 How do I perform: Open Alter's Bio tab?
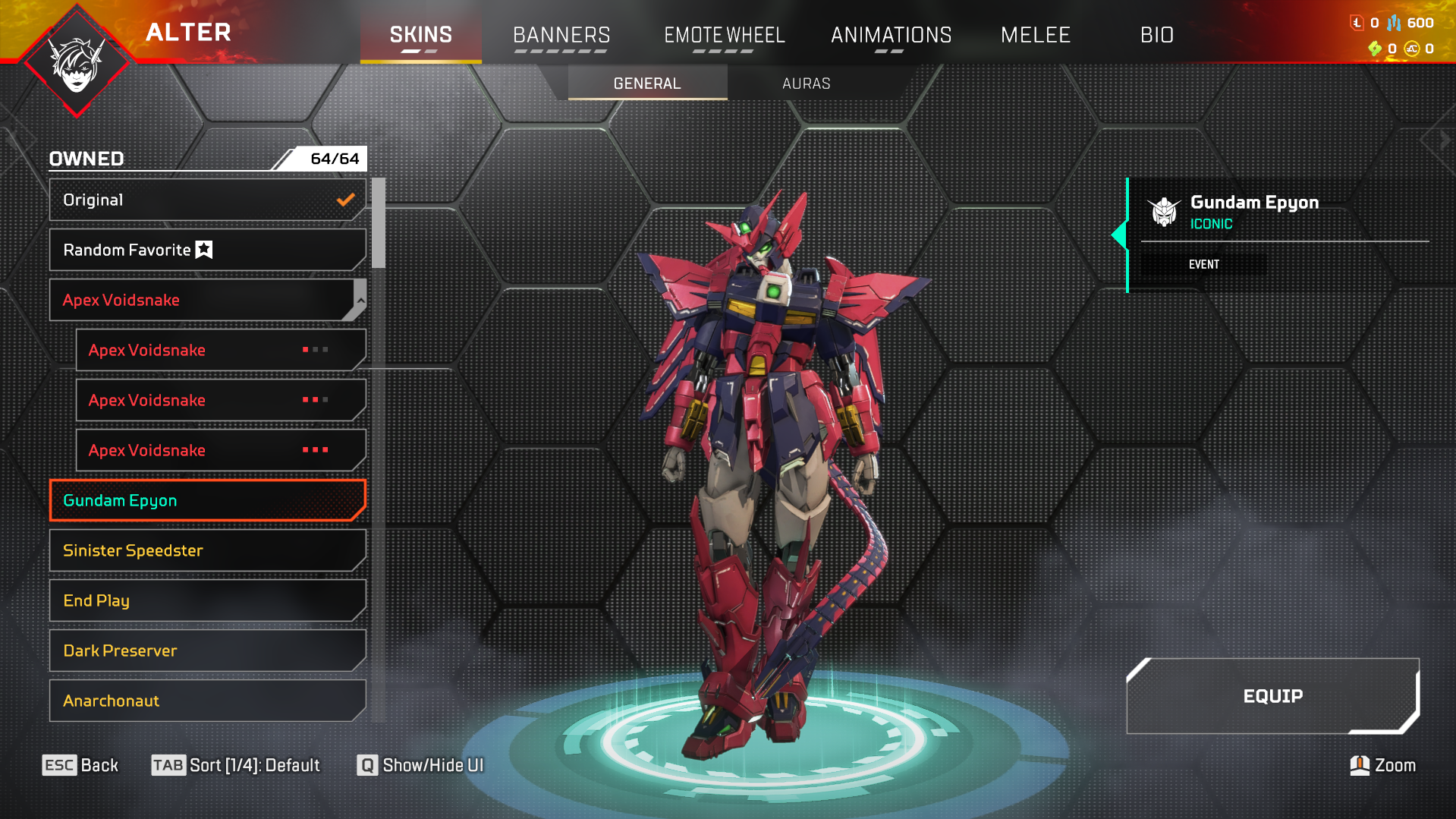click(1156, 35)
